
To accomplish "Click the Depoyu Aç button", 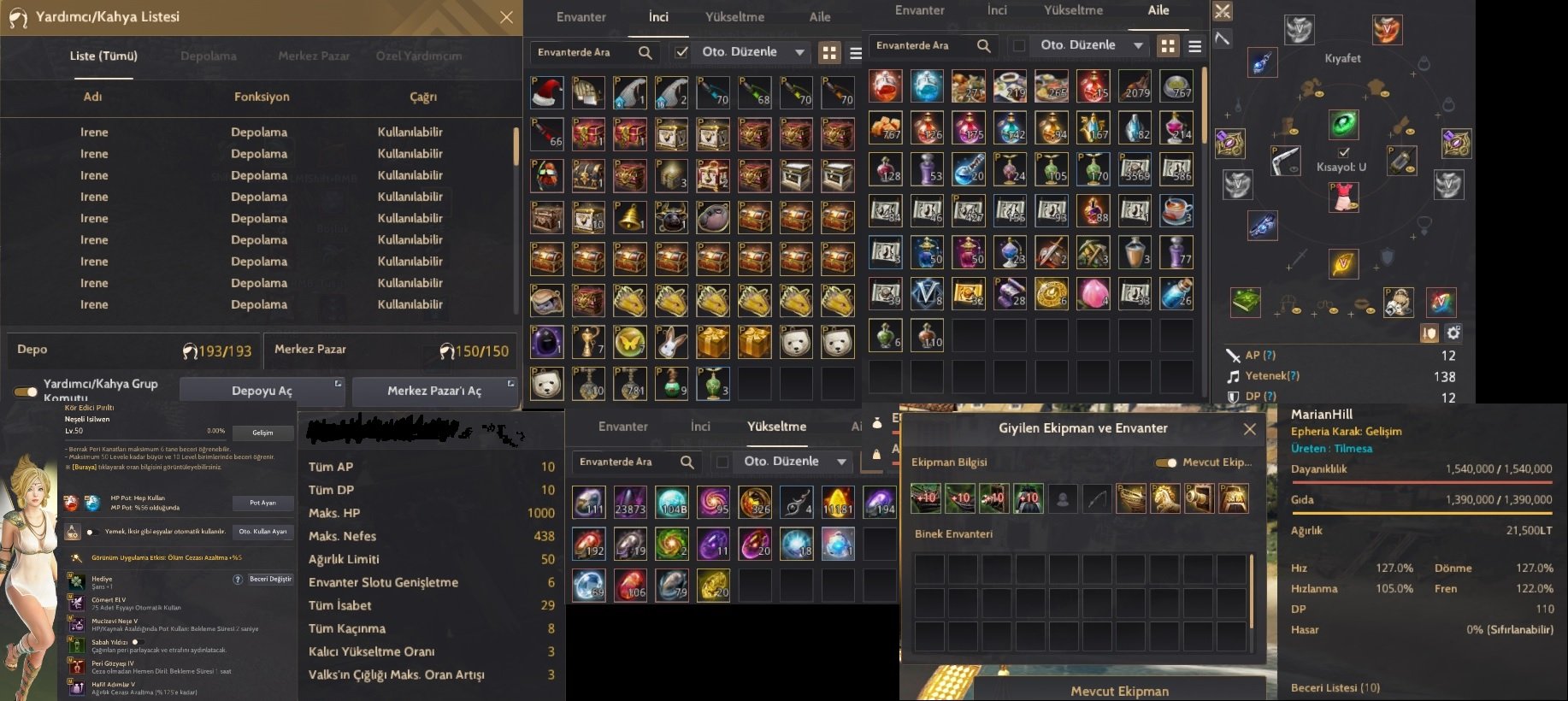I will click(x=261, y=390).
